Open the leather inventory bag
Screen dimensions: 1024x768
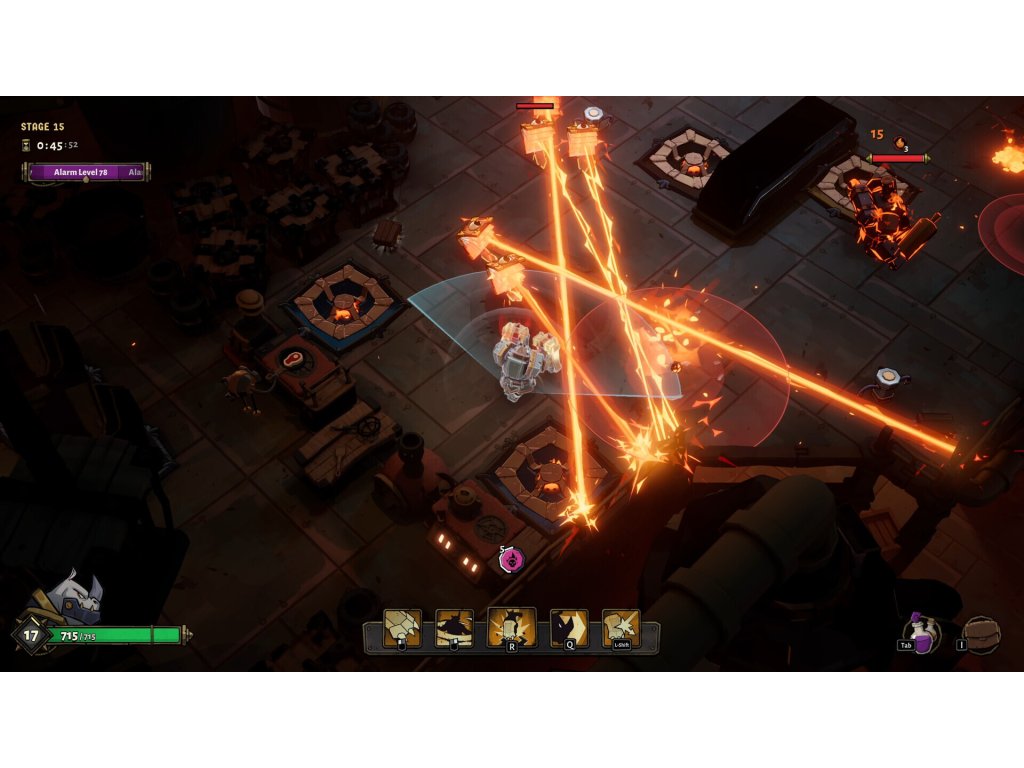pos(981,635)
